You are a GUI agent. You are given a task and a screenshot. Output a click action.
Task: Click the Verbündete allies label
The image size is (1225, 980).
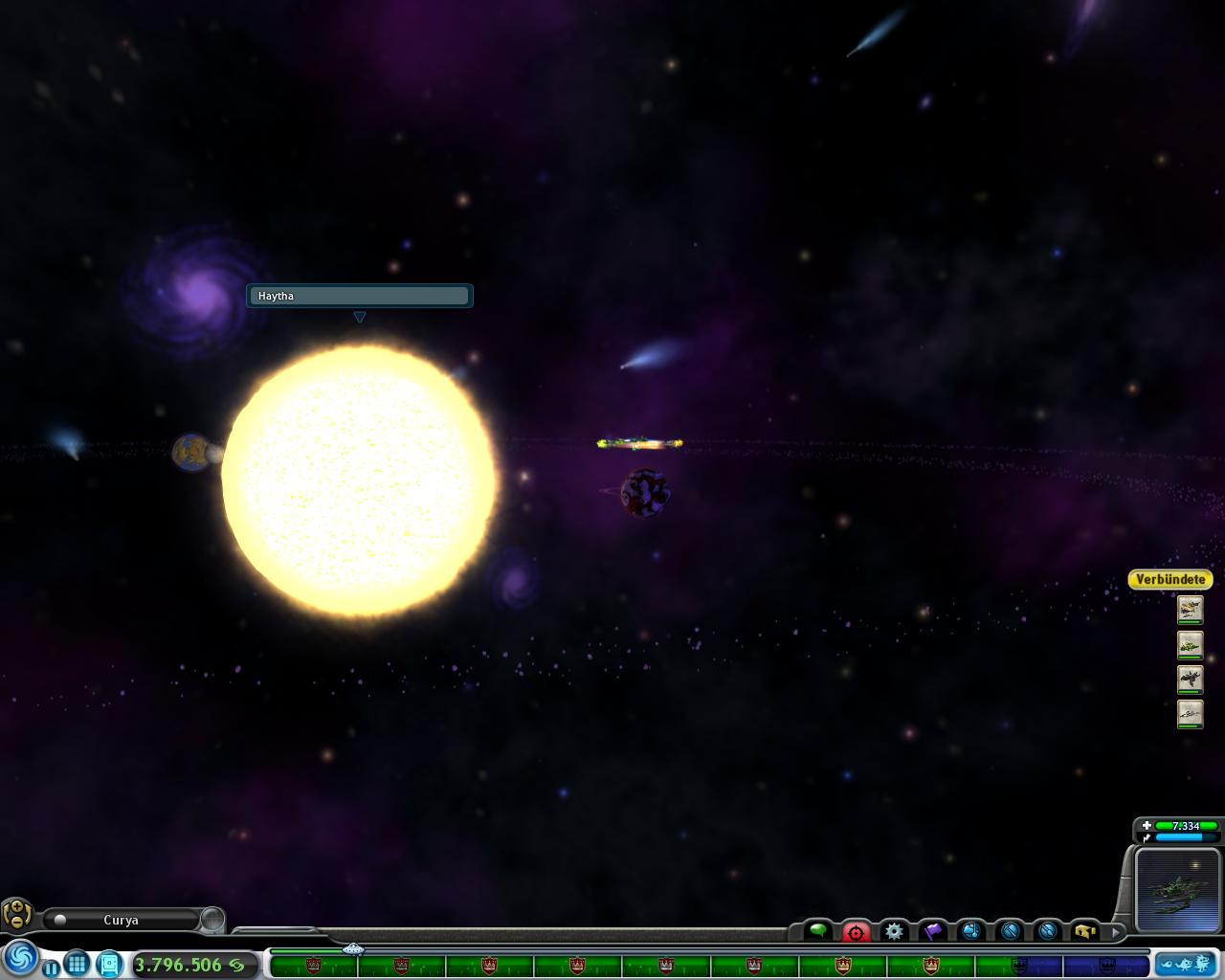pyautogui.click(x=1170, y=580)
